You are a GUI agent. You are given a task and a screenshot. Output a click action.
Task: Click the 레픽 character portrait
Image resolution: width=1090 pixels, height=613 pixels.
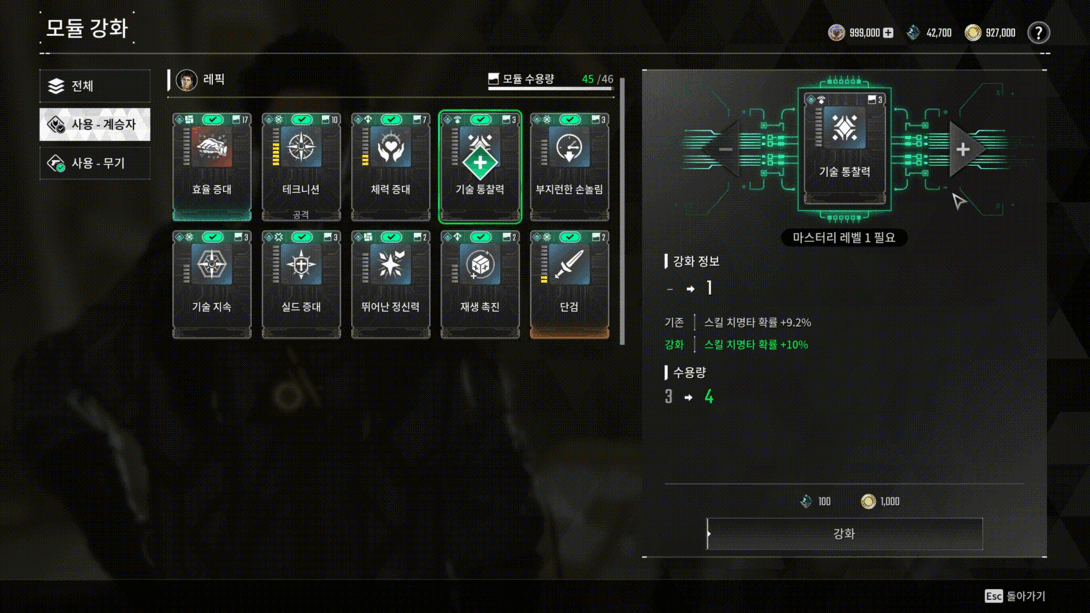(x=187, y=80)
